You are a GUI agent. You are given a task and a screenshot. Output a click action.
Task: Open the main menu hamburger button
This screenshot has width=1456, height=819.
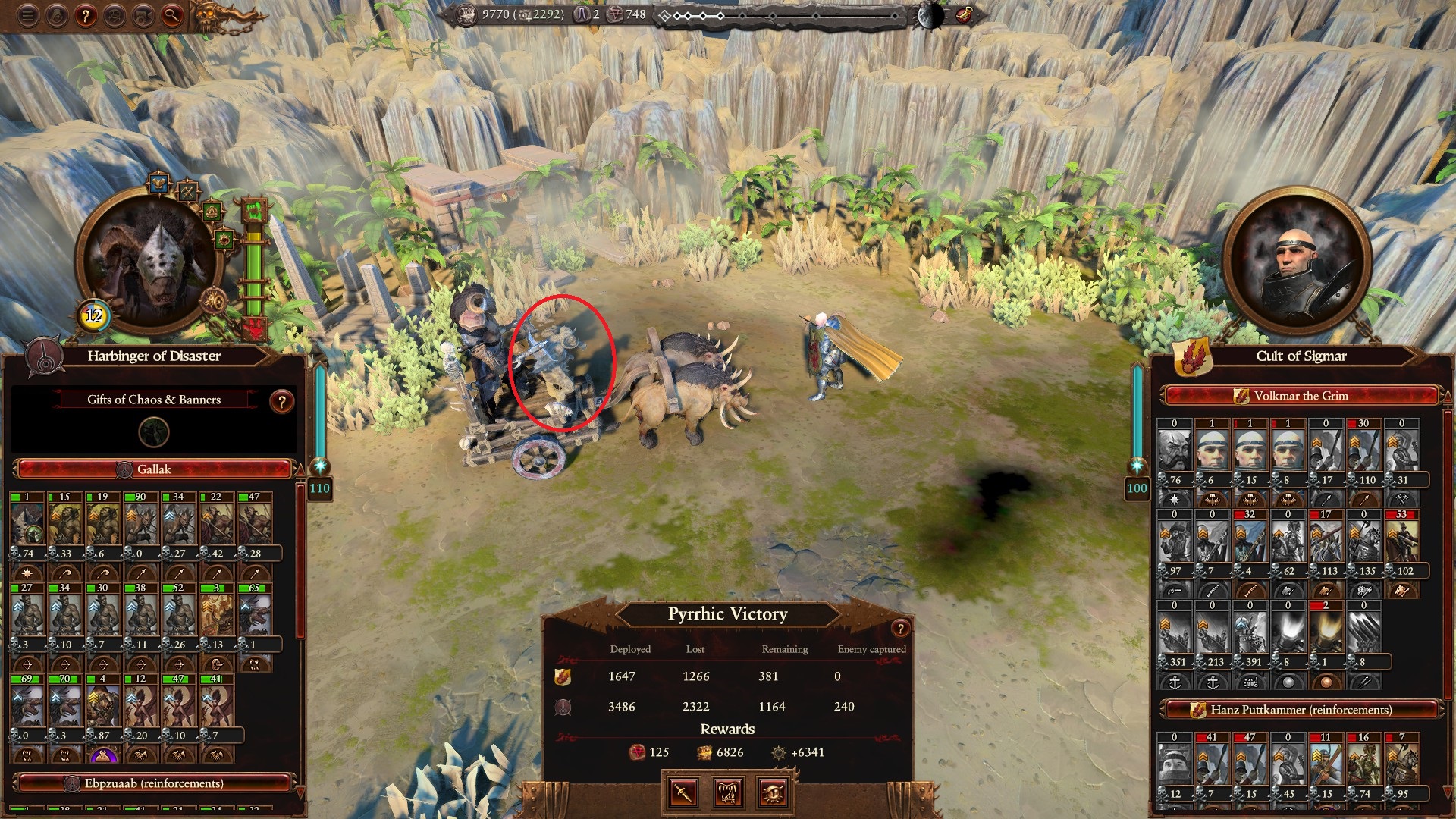click(x=28, y=16)
